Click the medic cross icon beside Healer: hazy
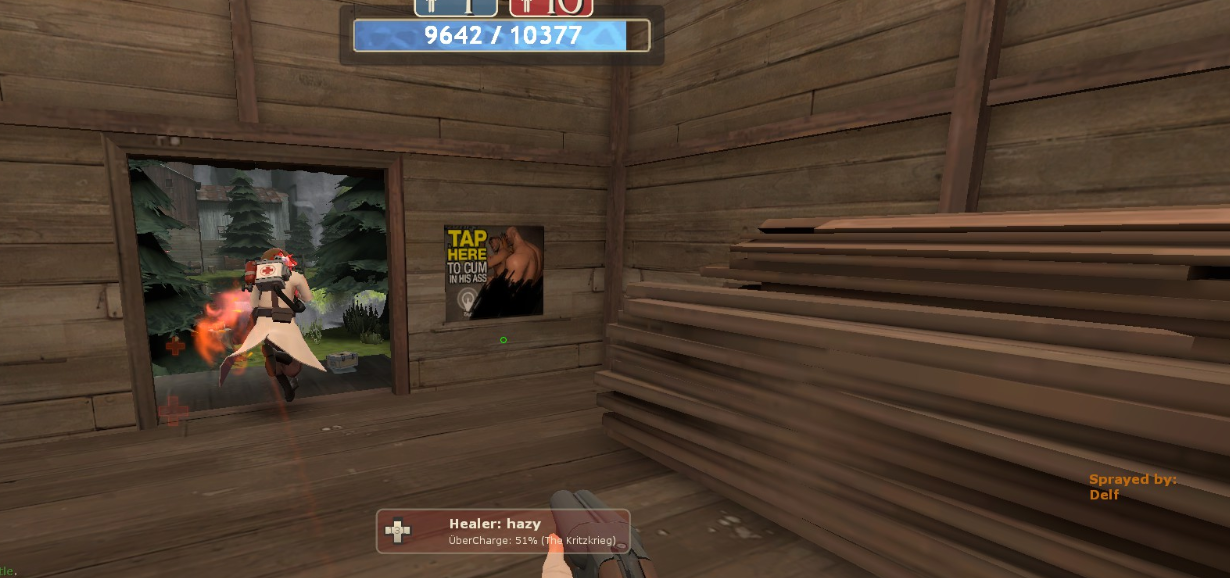The height and width of the screenshot is (578, 1230). click(x=398, y=531)
